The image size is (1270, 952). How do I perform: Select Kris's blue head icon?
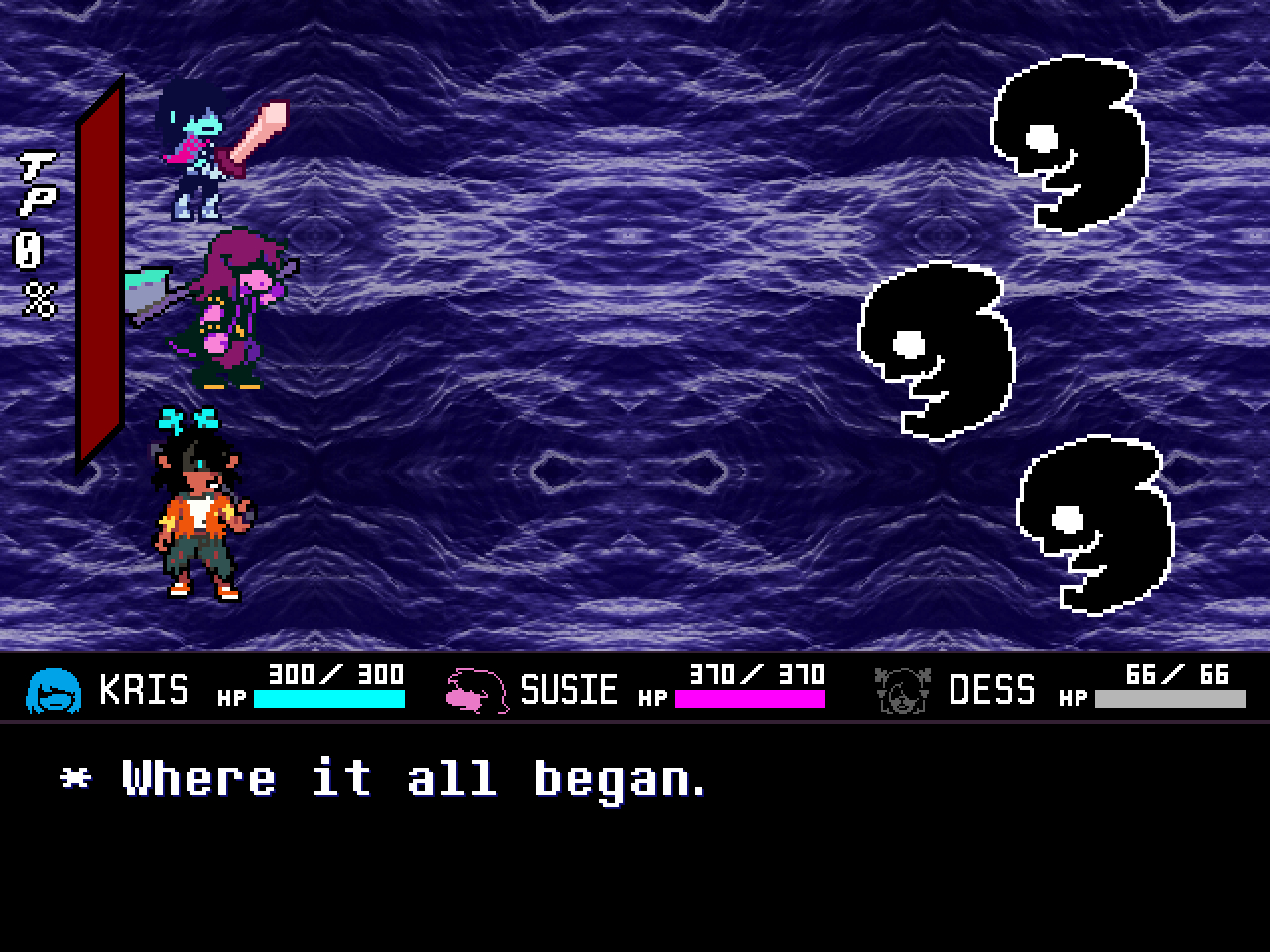click(53, 691)
